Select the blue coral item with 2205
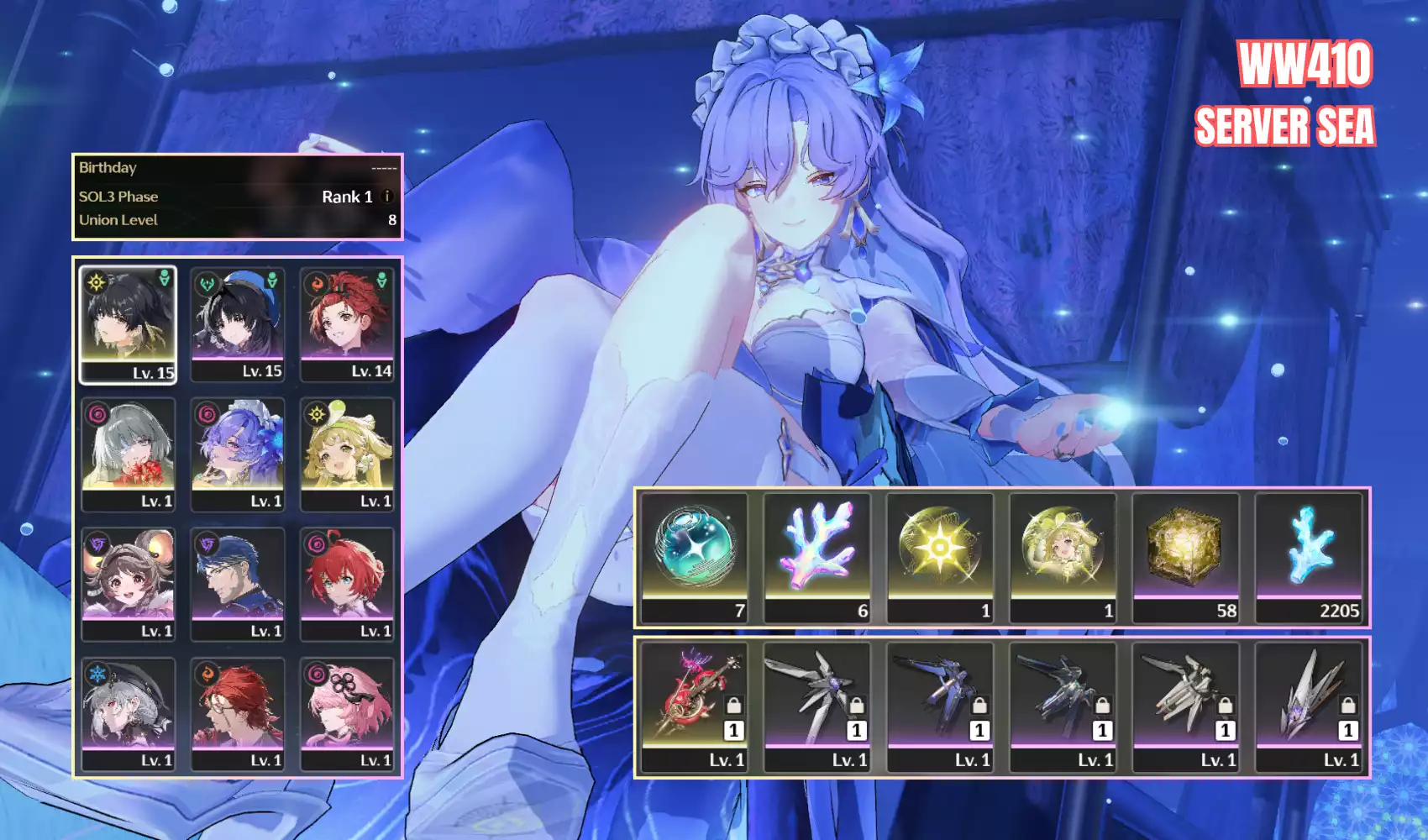The height and width of the screenshot is (840, 1428). (x=1309, y=558)
